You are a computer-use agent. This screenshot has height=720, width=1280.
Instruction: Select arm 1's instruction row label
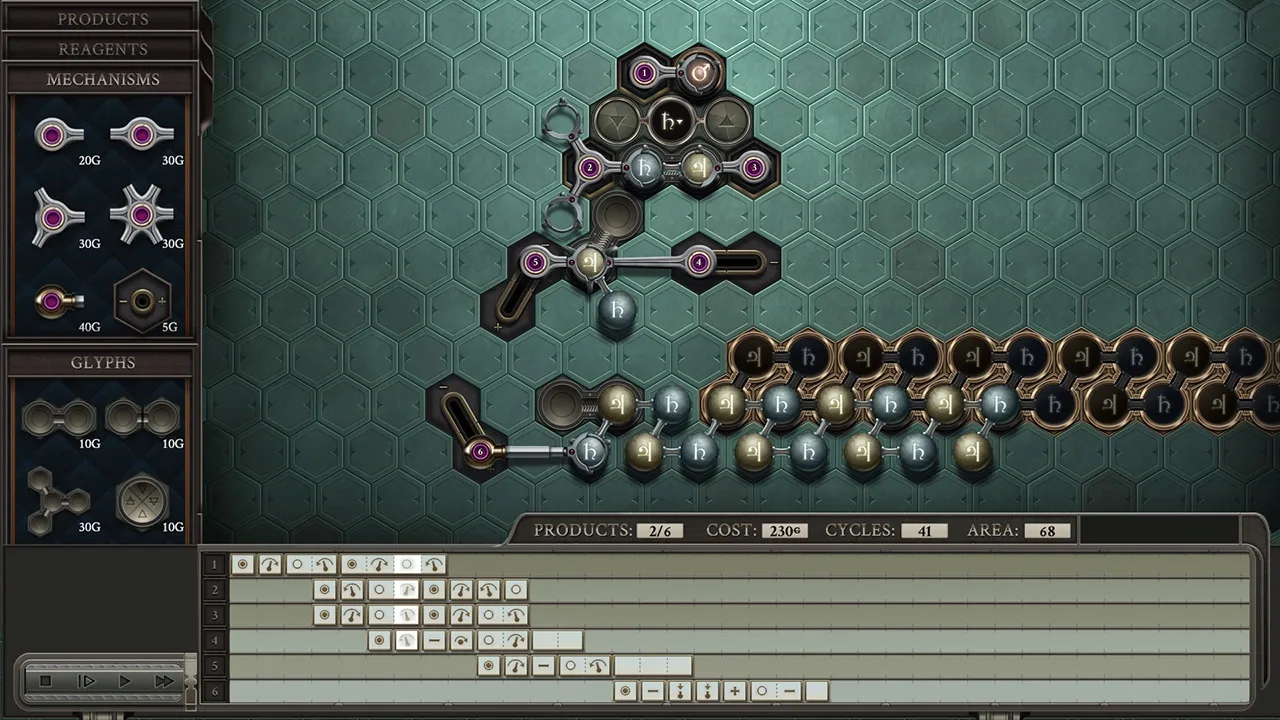[x=213, y=565]
